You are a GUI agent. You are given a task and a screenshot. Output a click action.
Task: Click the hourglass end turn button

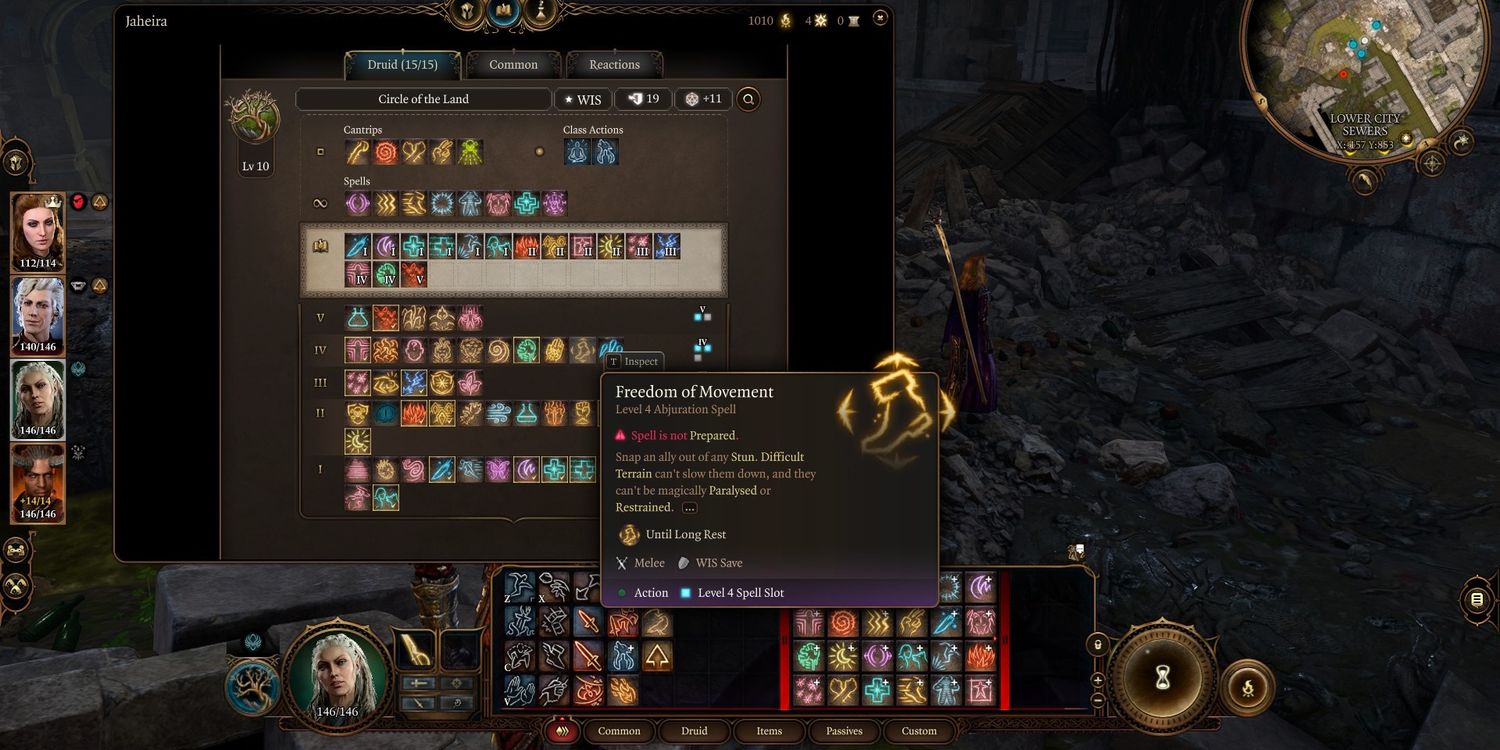(x=1162, y=679)
